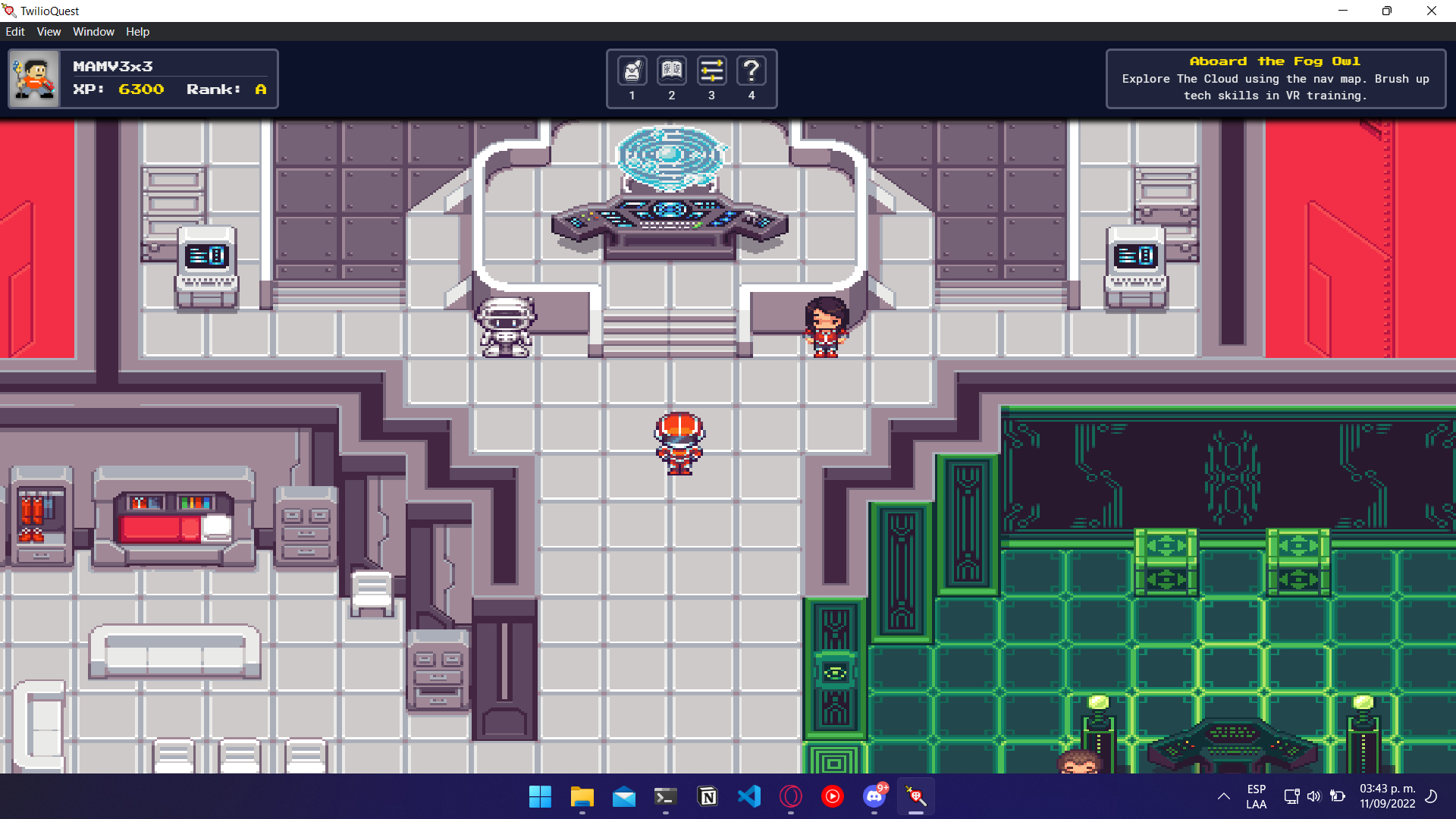Viewport: 1456px width, 819px height.
Task: Open settings via the sliders icon
Action: (711, 70)
